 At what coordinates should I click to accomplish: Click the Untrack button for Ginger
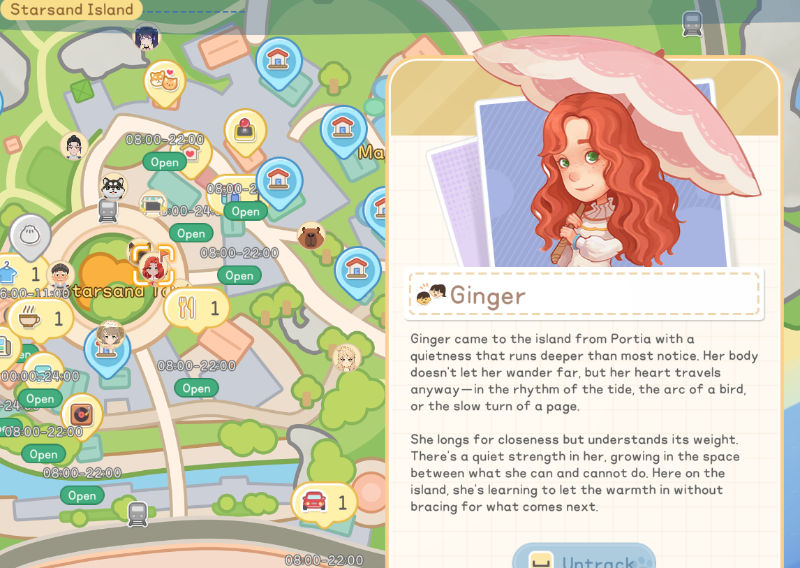click(584, 558)
